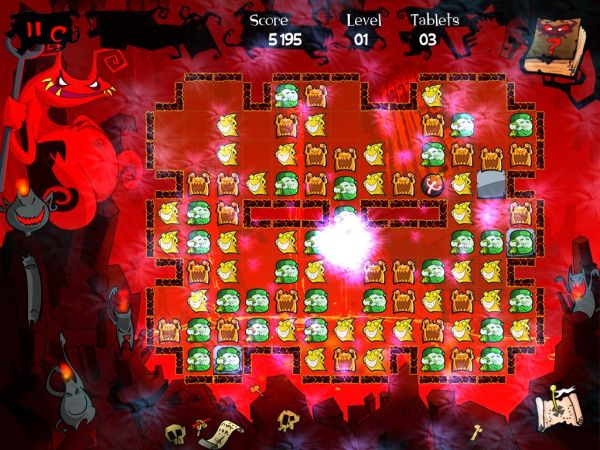Select the round red bomb tile
The height and width of the screenshot is (450, 600).
(x=433, y=183)
